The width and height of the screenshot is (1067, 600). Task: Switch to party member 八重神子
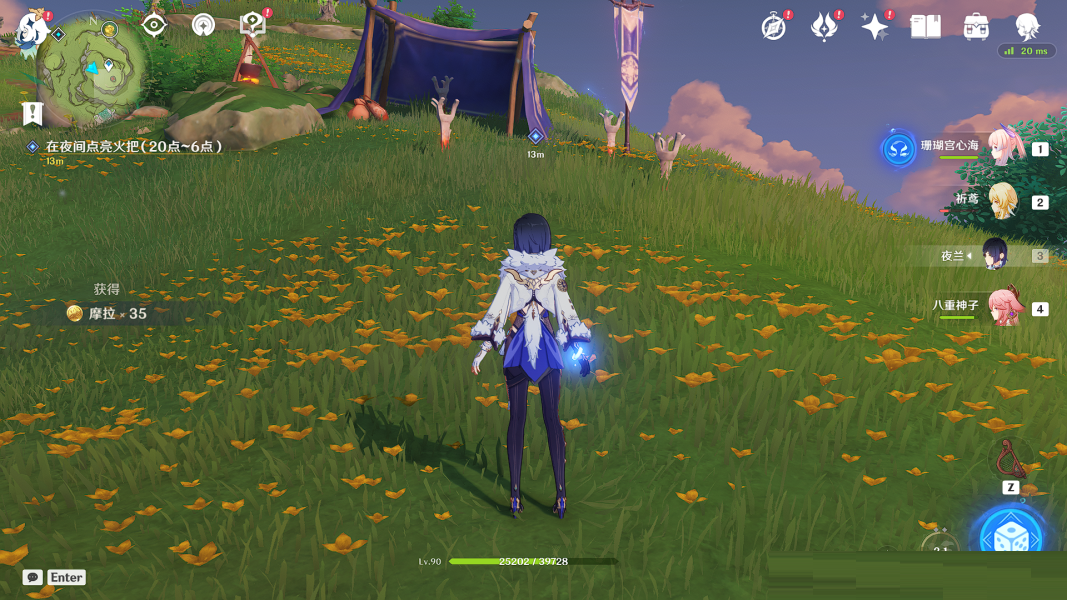click(1002, 307)
